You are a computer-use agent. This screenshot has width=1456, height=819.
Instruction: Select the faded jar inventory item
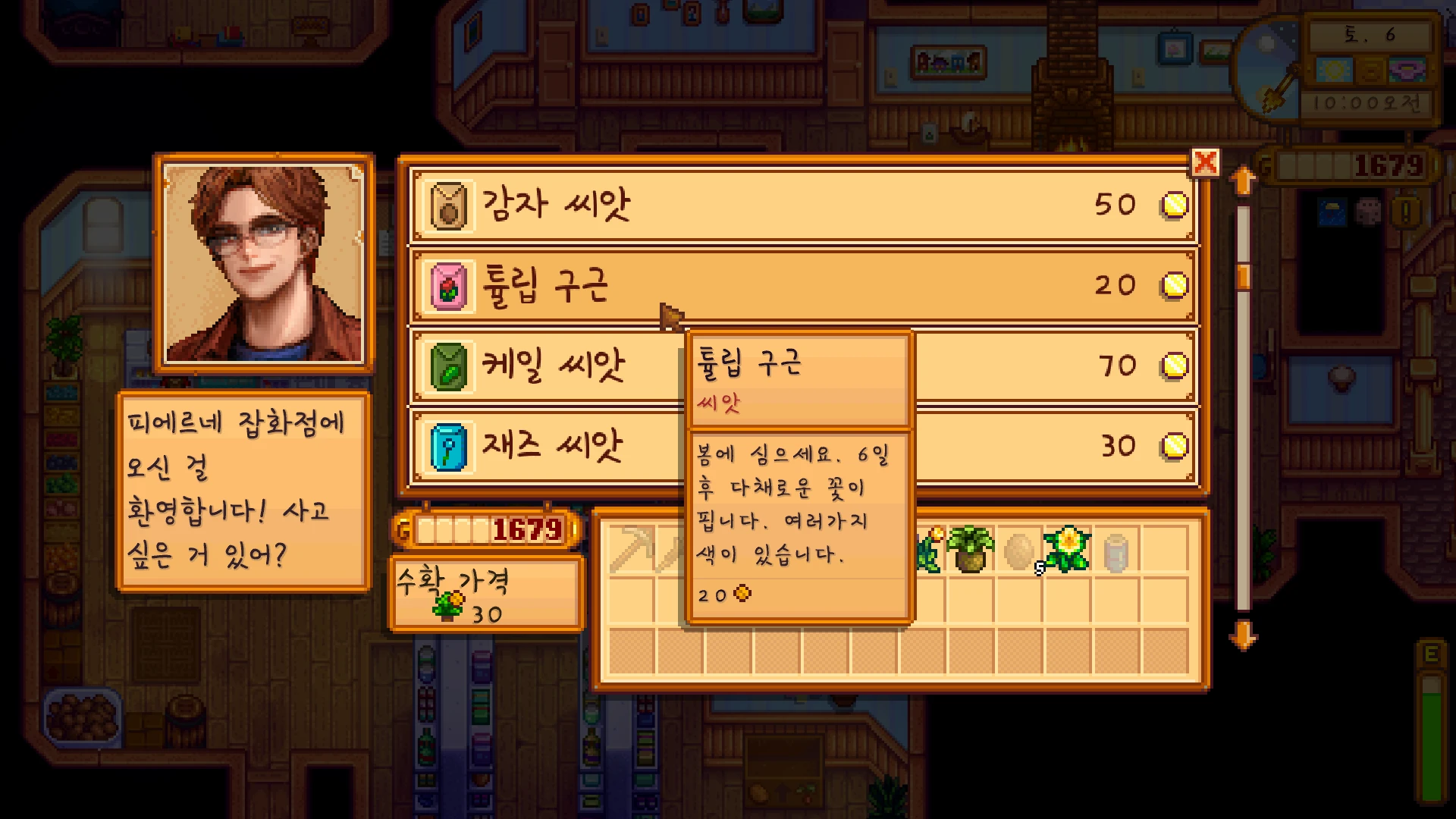pyautogui.click(x=1116, y=551)
